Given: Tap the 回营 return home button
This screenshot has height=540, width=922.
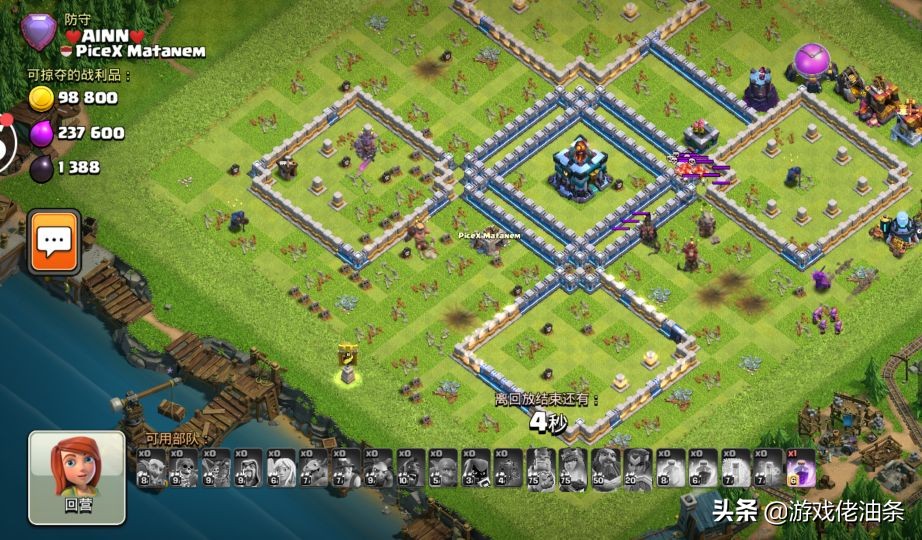Looking at the screenshot, I should pyautogui.click(x=77, y=477).
